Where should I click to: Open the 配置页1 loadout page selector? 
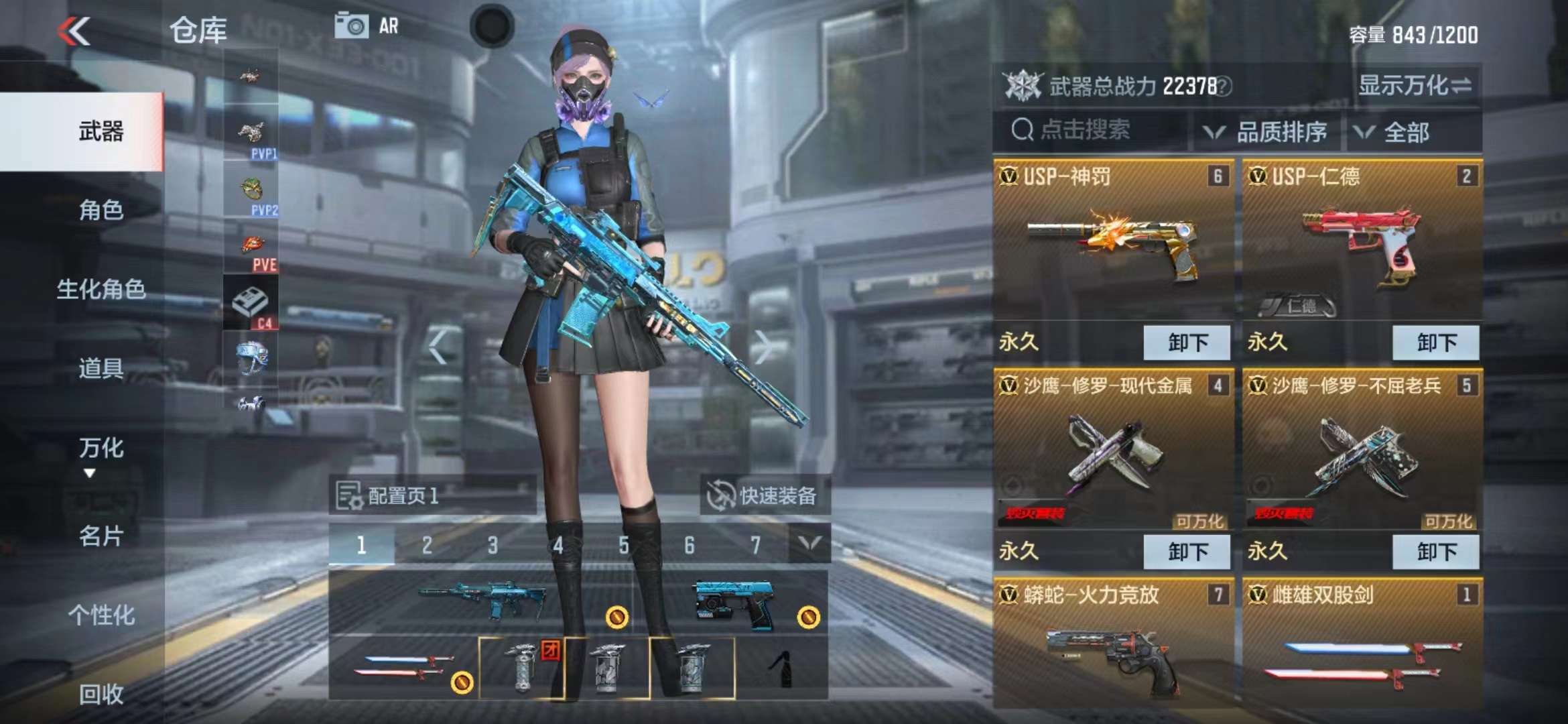(x=432, y=496)
